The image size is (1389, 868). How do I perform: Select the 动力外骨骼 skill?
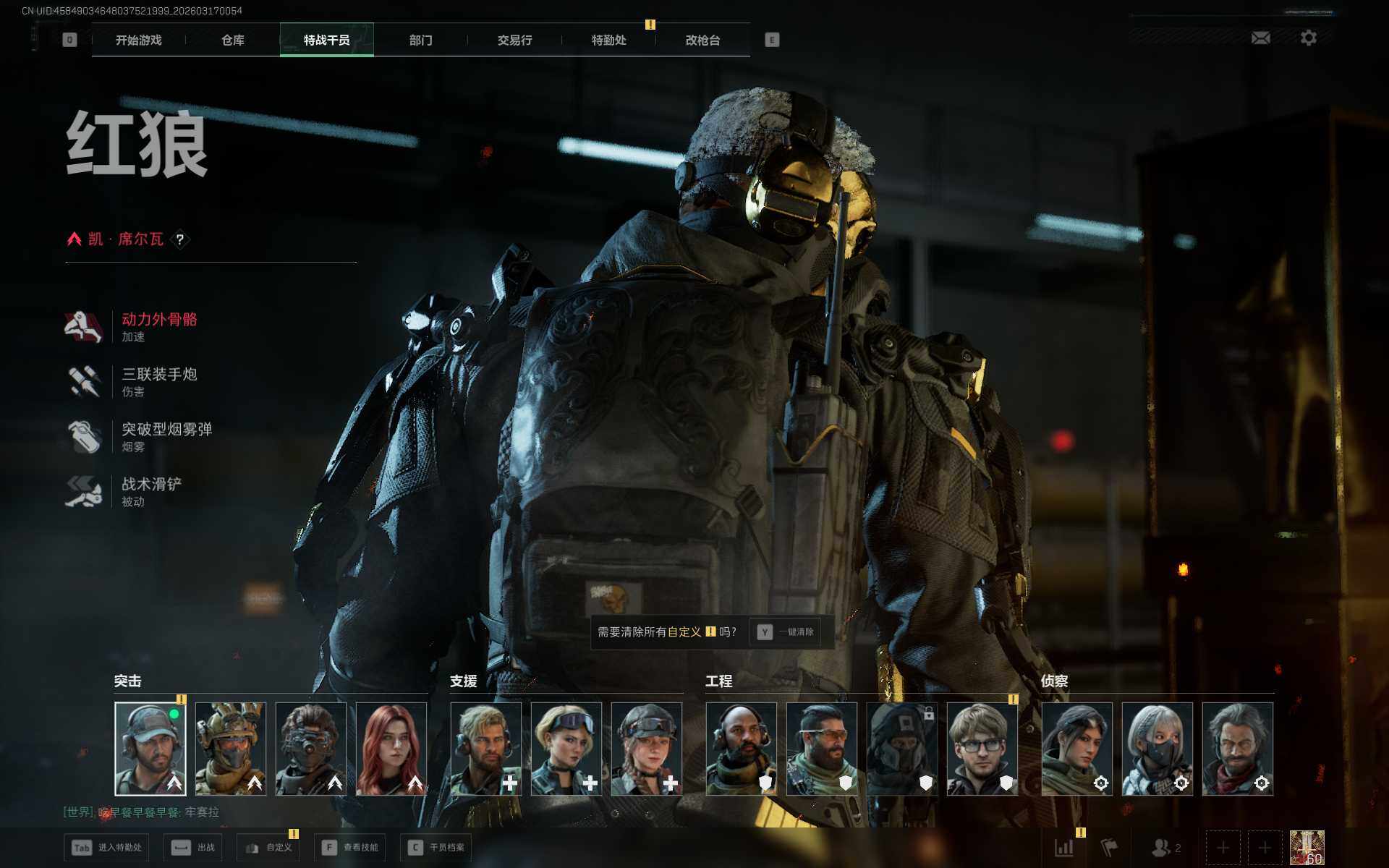(x=158, y=326)
